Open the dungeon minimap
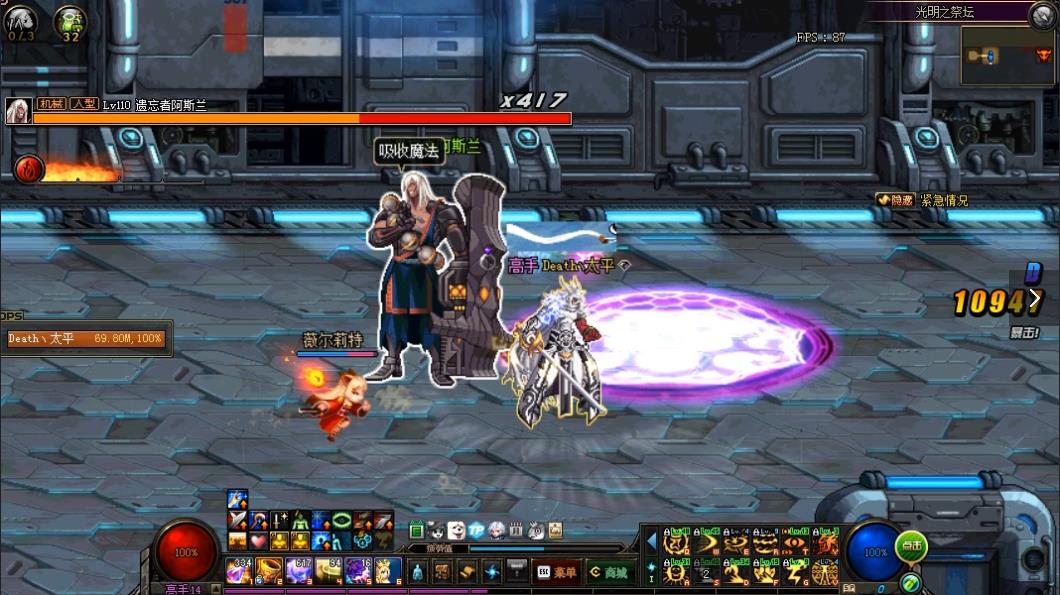Image resolution: width=1060 pixels, height=595 pixels. [1007, 56]
